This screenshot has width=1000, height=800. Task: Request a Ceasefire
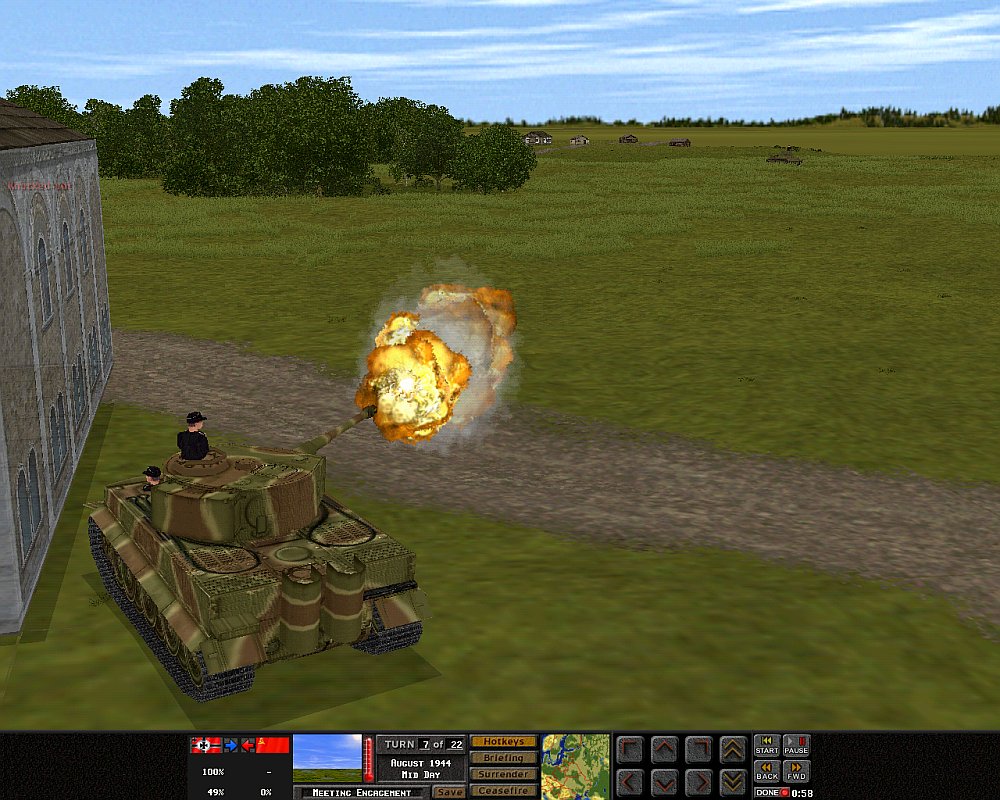tap(503, 791)
